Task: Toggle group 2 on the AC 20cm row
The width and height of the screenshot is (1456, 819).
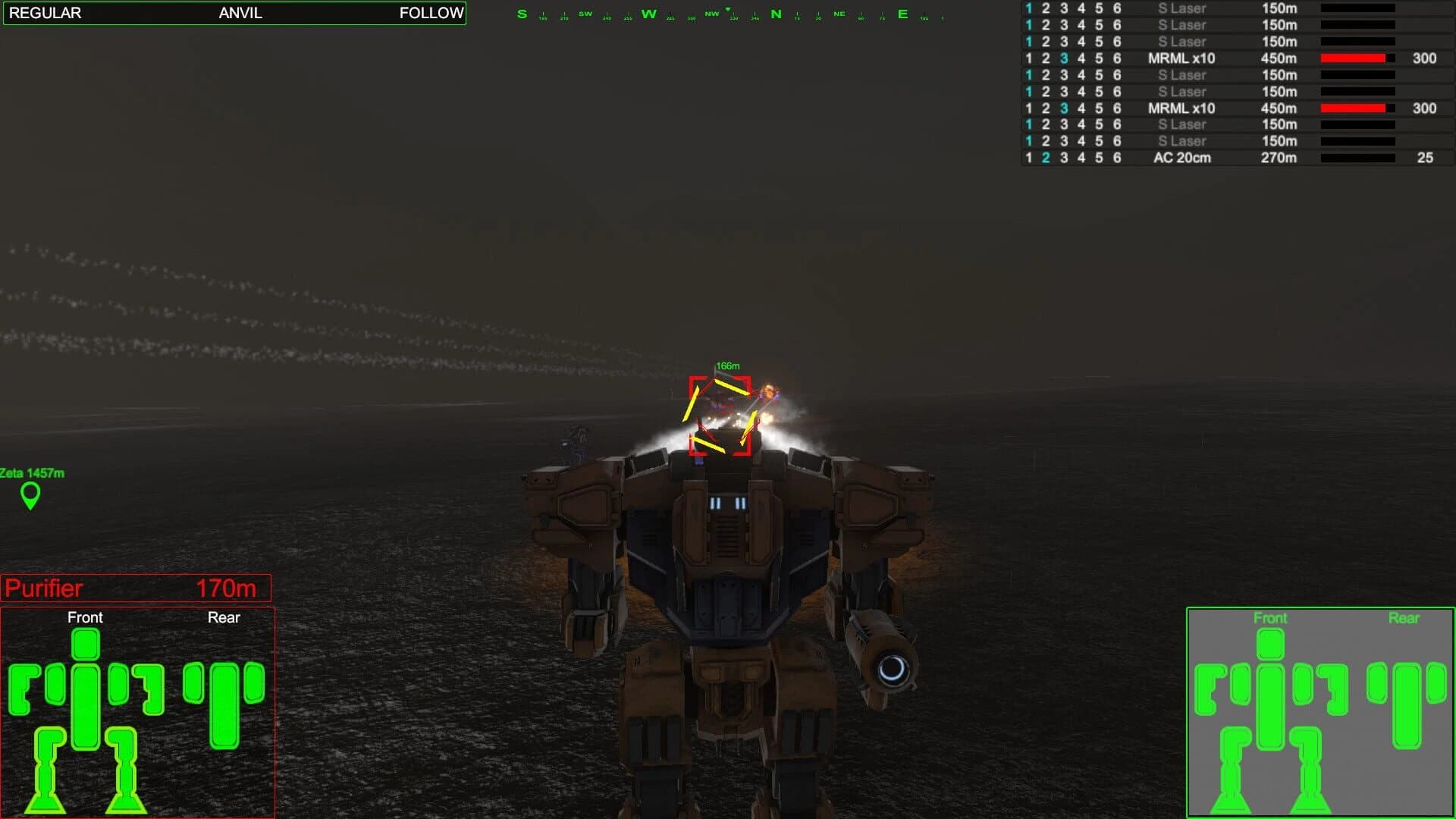Action: click(1045, 158)
